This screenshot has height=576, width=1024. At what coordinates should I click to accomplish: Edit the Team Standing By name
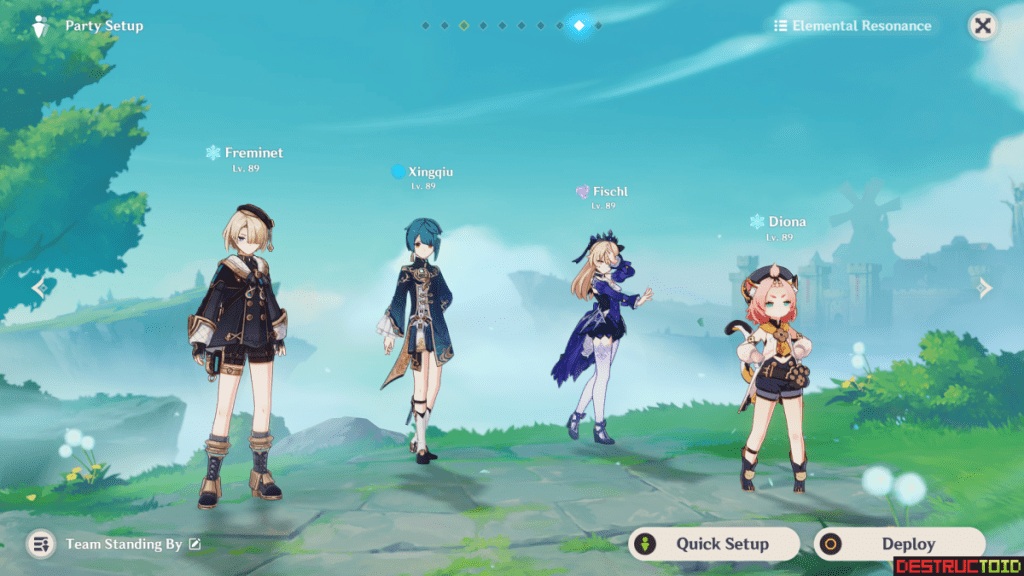195,544
